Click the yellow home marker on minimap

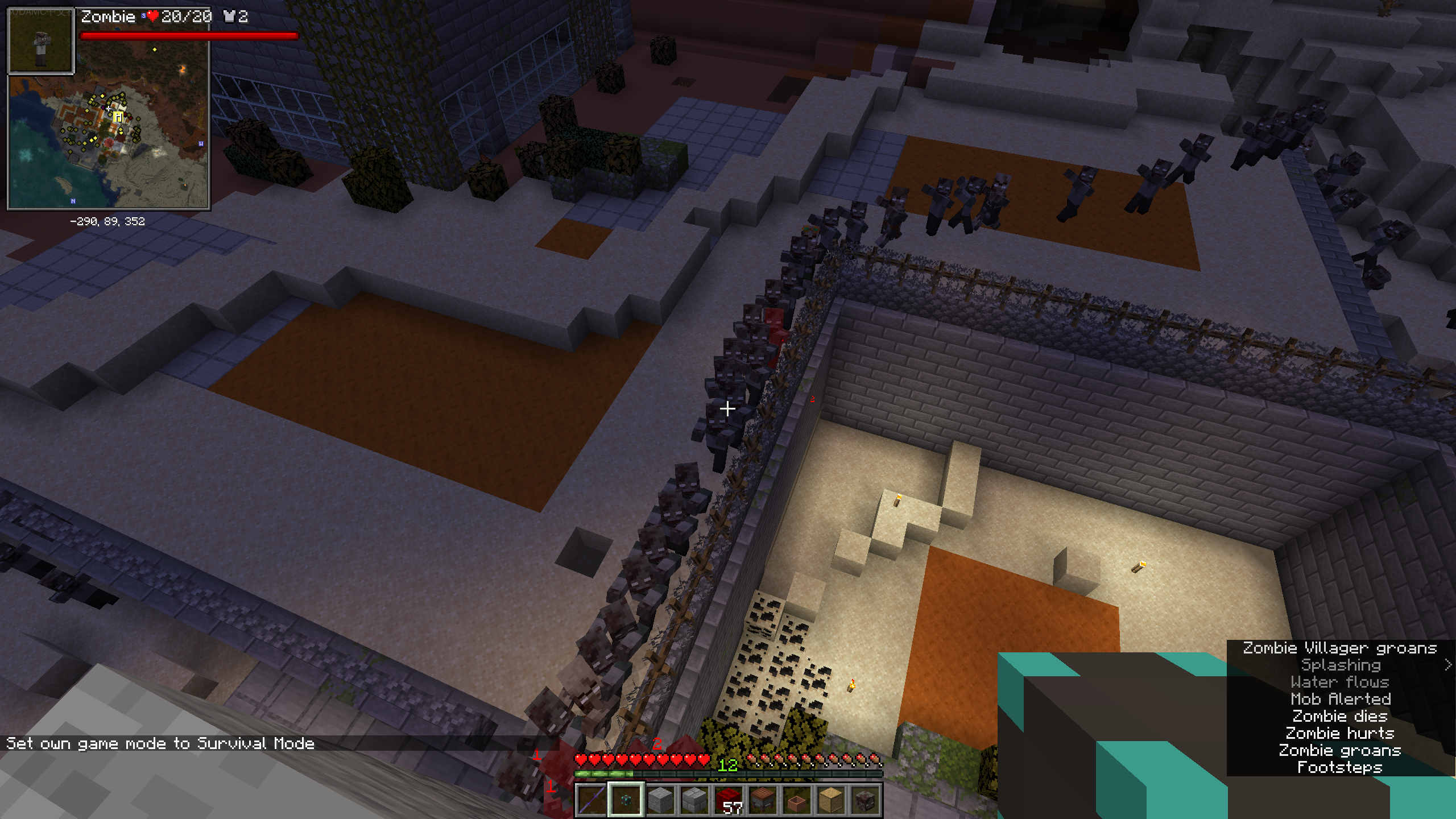(x=118, y=117)
